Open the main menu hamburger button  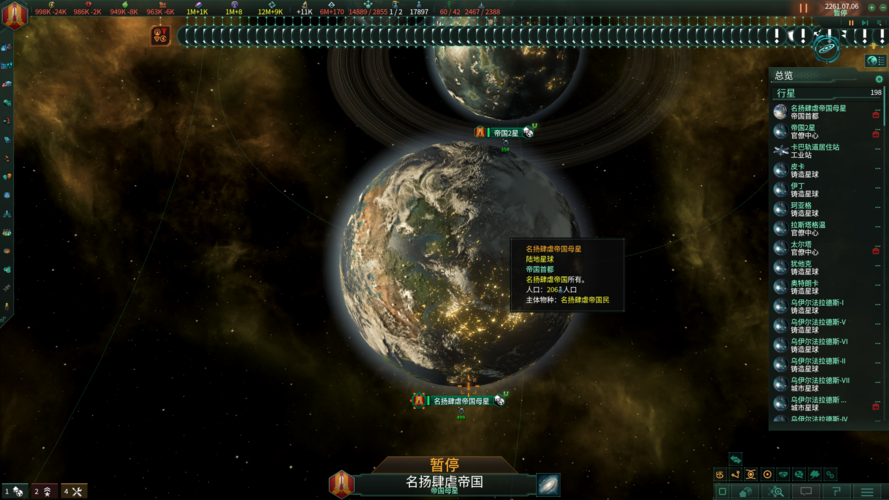pyautogui.click(x=865, y=492)
